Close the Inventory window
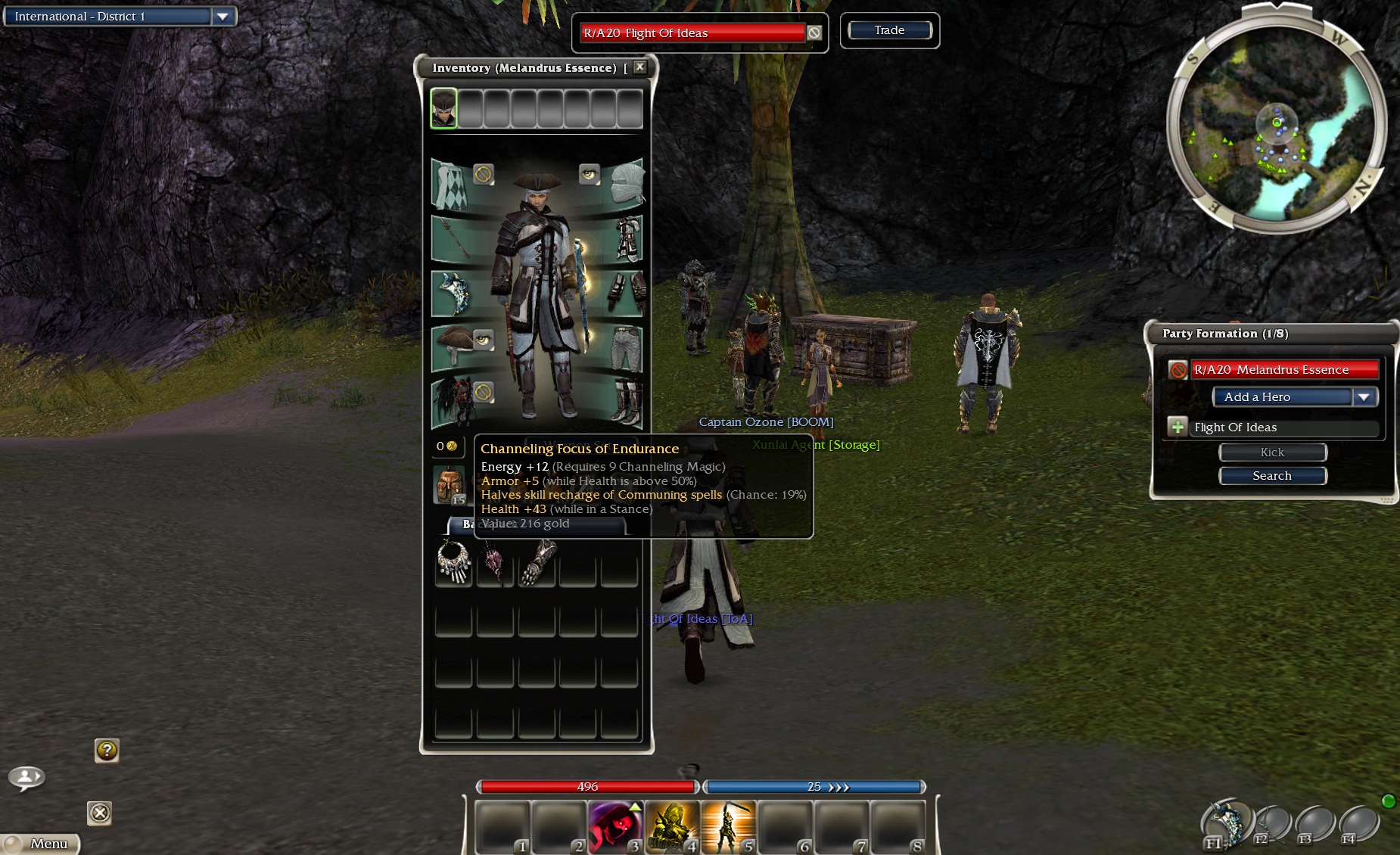1400x855 pixels. click(x=640, y=67)
